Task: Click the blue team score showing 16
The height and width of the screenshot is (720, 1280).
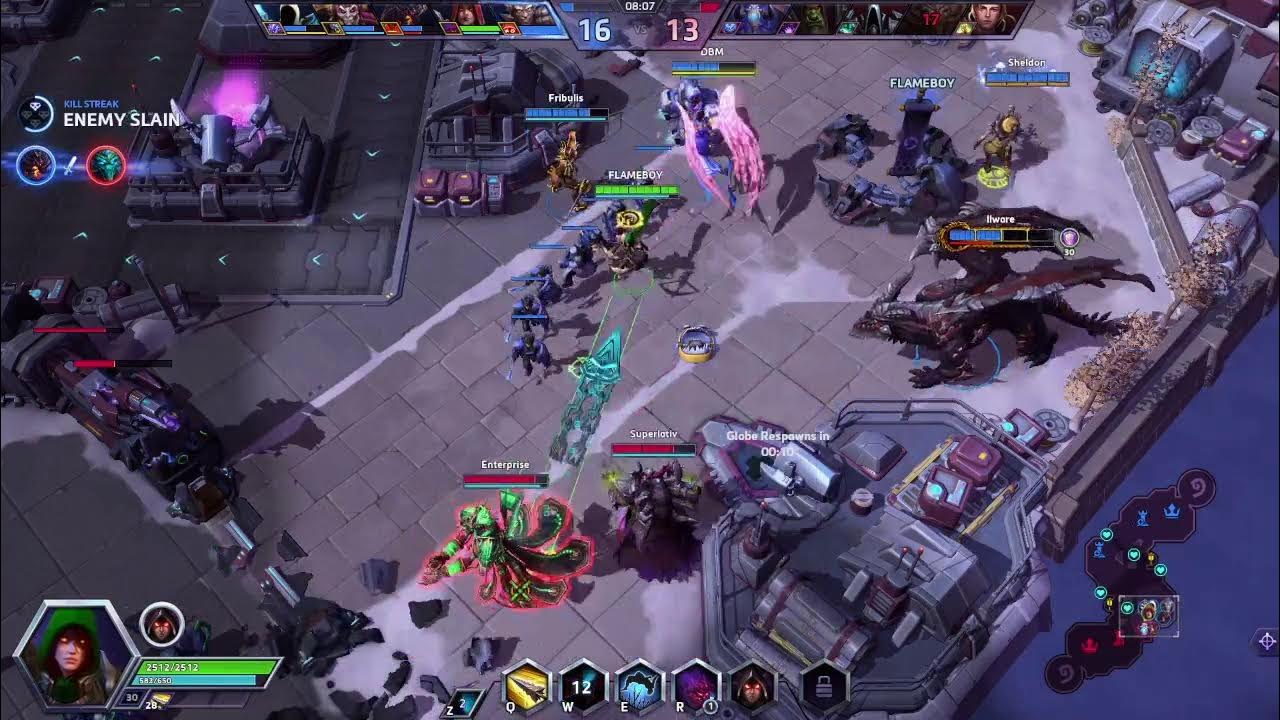Action: pyautogui.click(x=593, y=30)
